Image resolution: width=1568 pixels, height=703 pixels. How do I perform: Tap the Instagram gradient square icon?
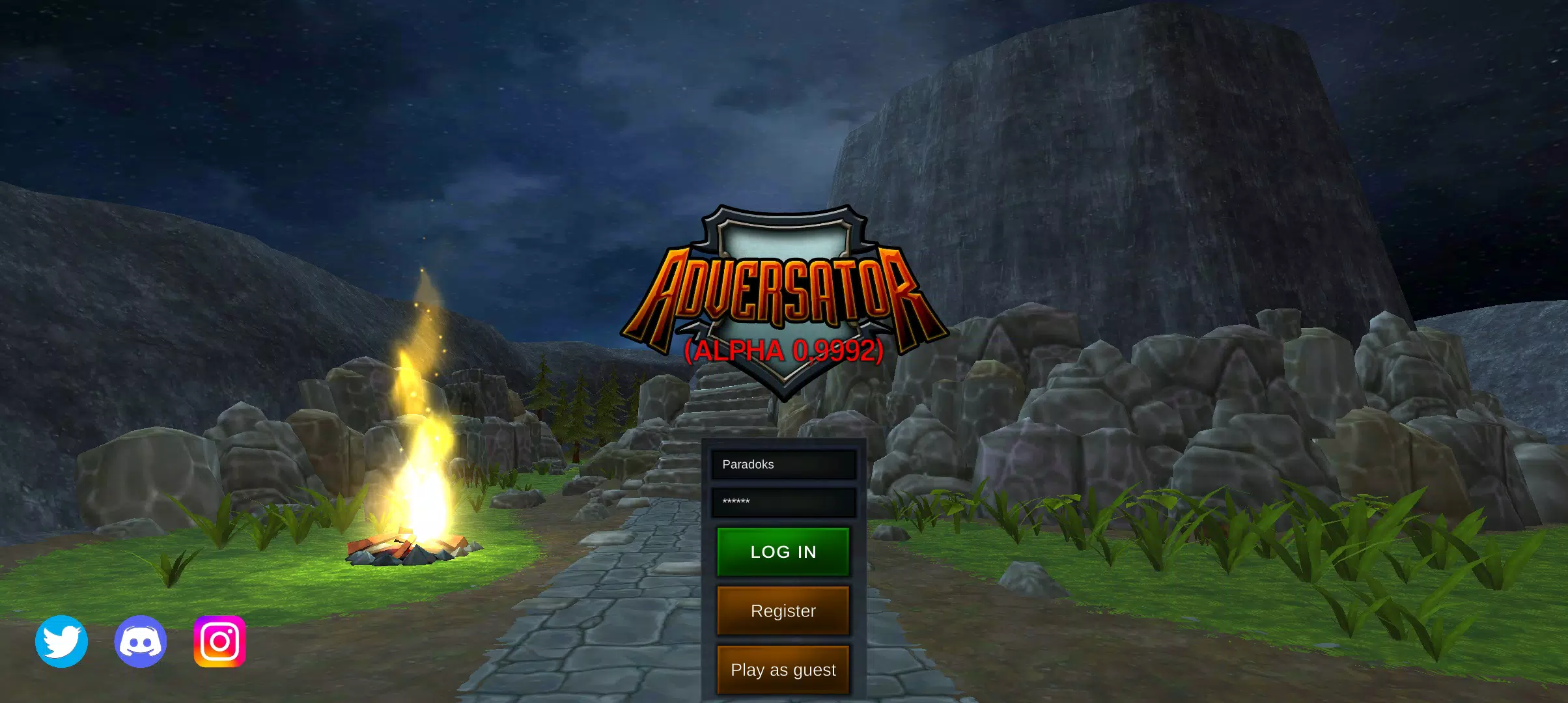pos(219,641)
